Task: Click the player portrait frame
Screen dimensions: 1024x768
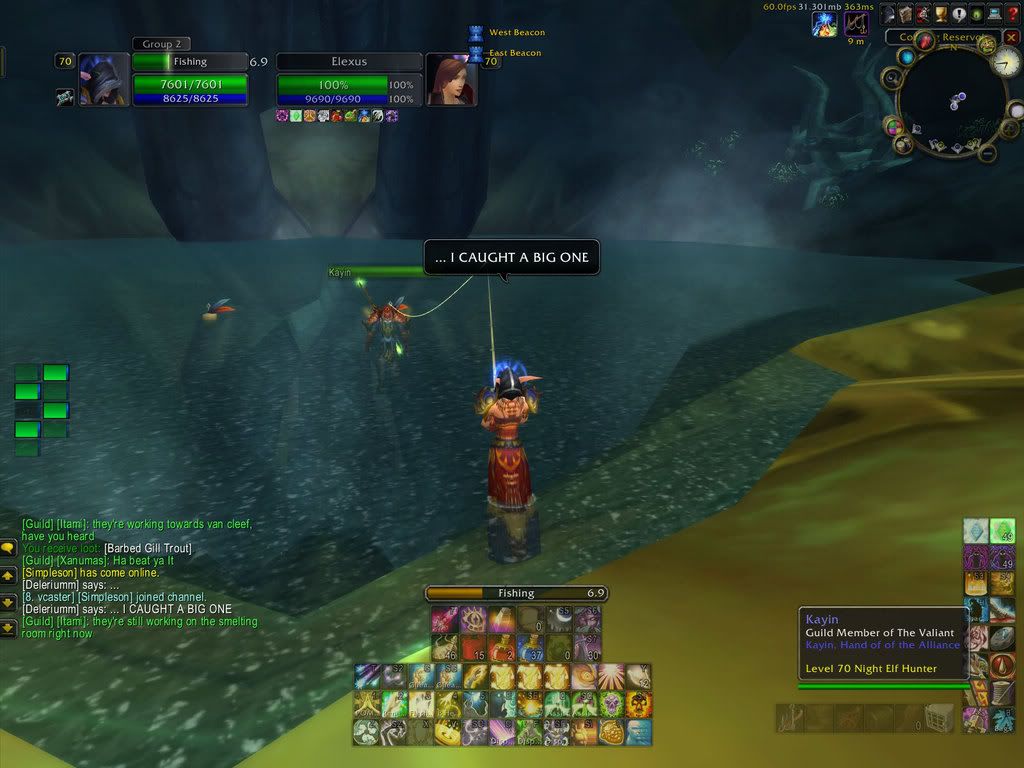Action: 104,79
